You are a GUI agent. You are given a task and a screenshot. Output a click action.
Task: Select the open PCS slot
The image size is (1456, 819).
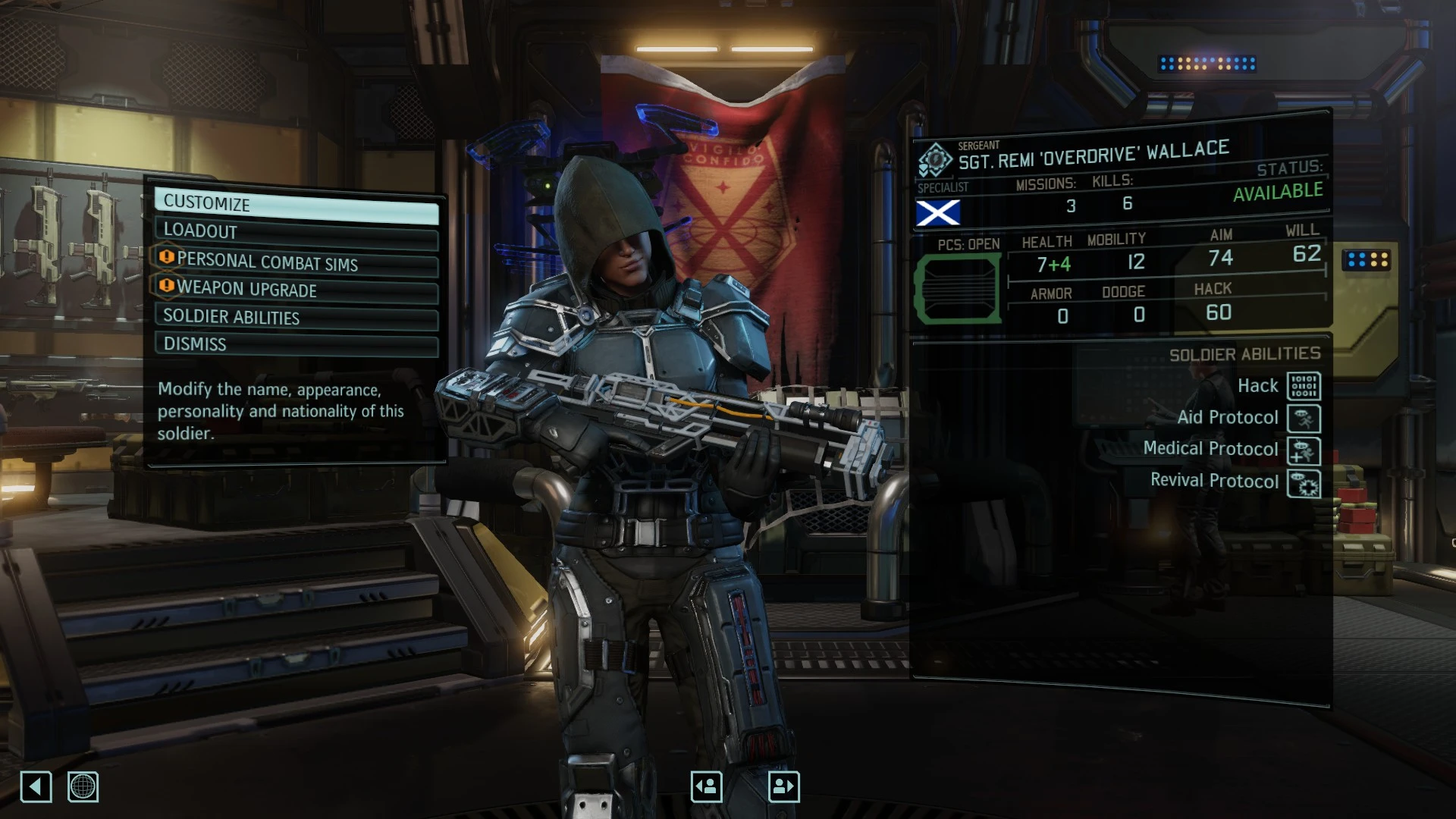point(958,289)
